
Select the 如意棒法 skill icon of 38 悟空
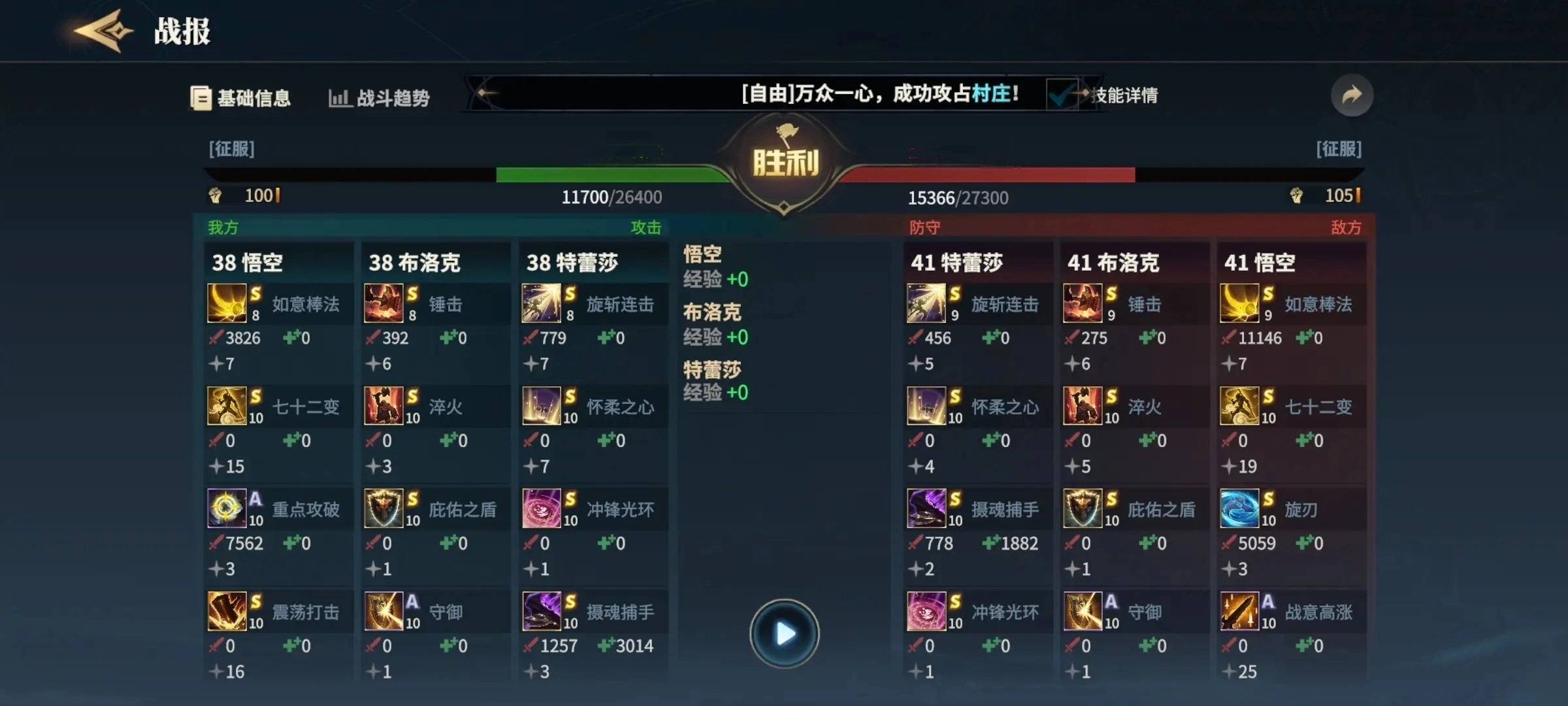click(x=227, y=303)
